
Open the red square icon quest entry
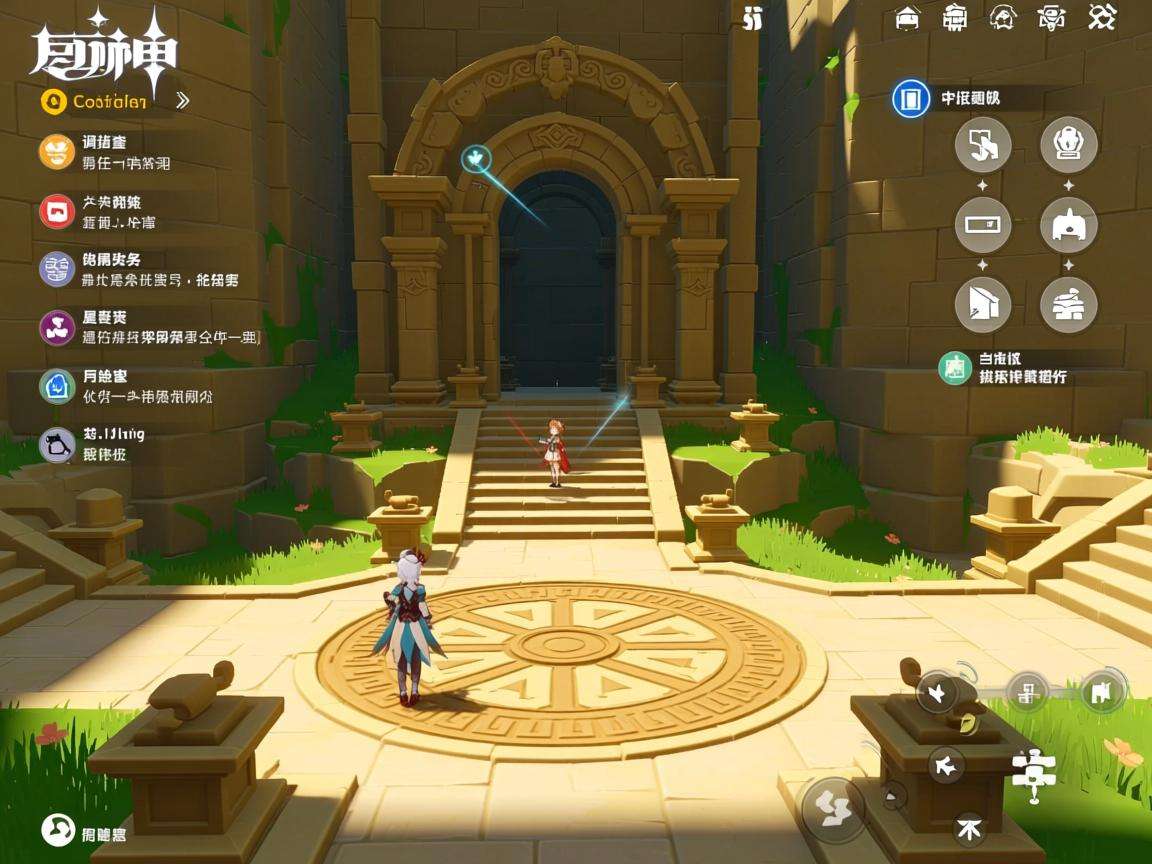(x=57, y=211)
